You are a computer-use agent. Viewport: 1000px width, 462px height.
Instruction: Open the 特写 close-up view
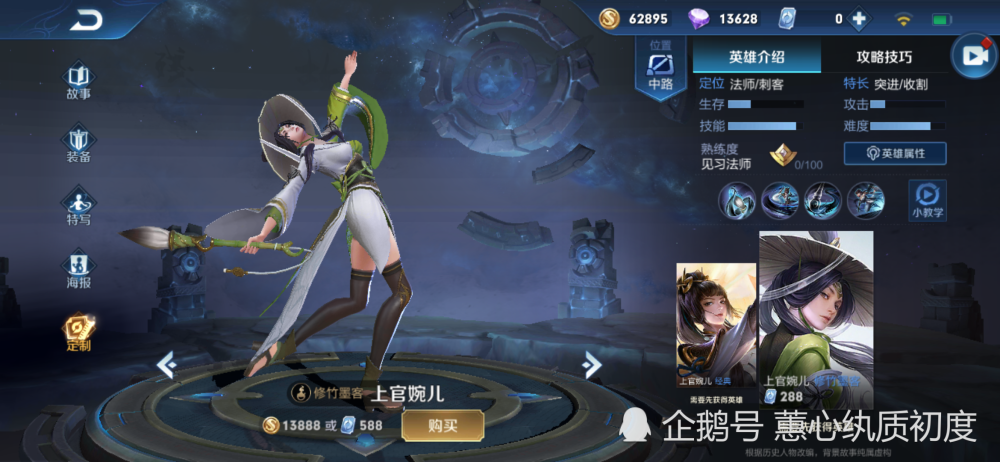[79, 206]
